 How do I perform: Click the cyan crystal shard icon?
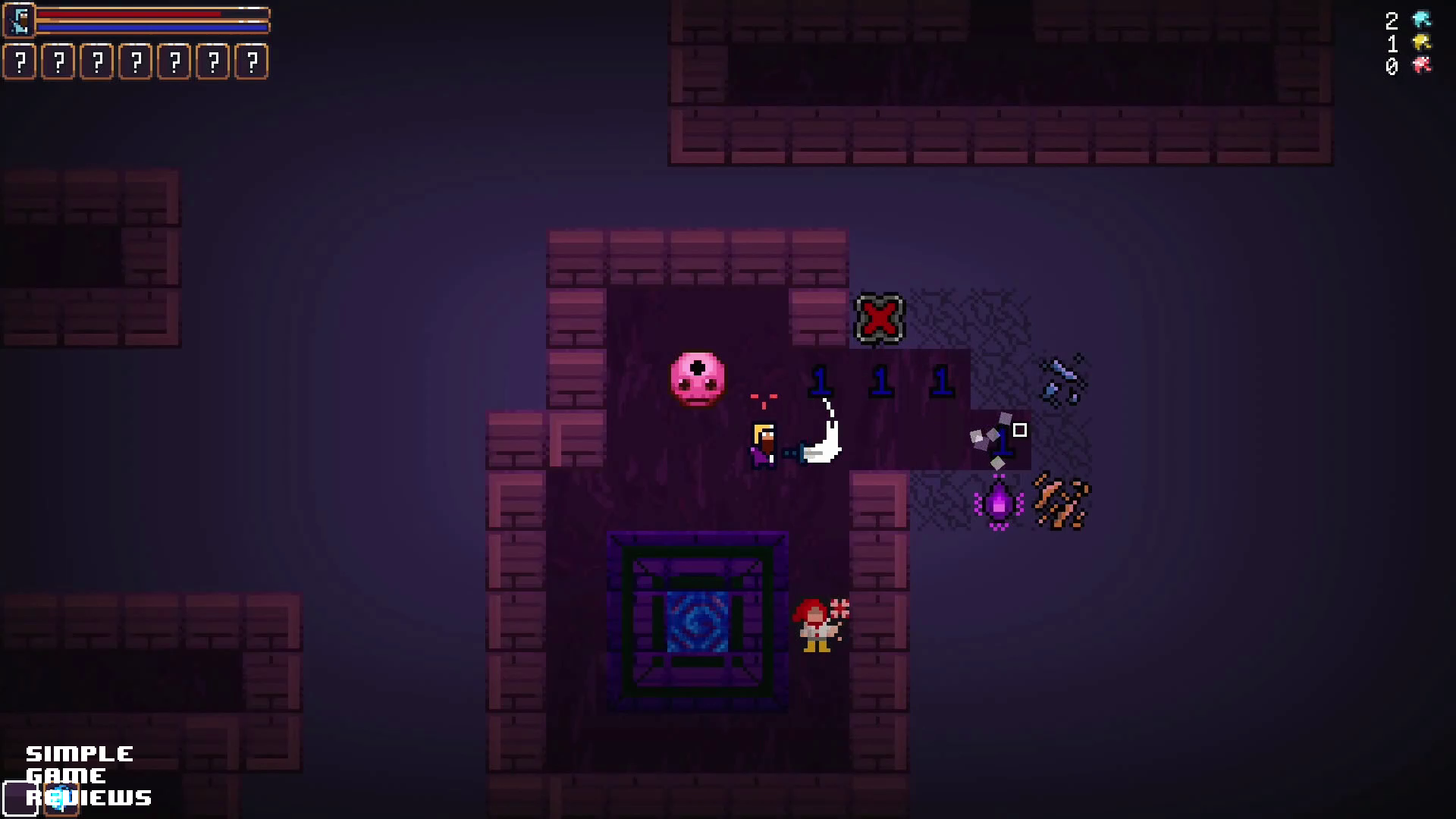[x=1421, y=20]
